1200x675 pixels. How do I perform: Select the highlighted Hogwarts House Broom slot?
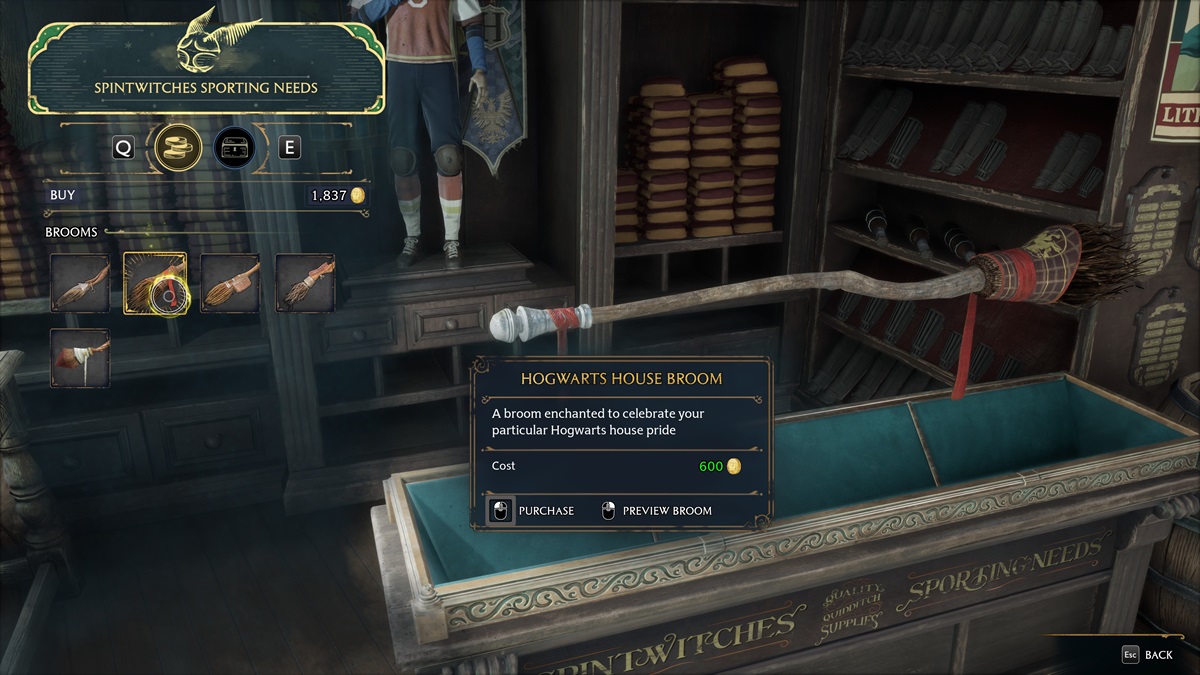coord(154,283)
